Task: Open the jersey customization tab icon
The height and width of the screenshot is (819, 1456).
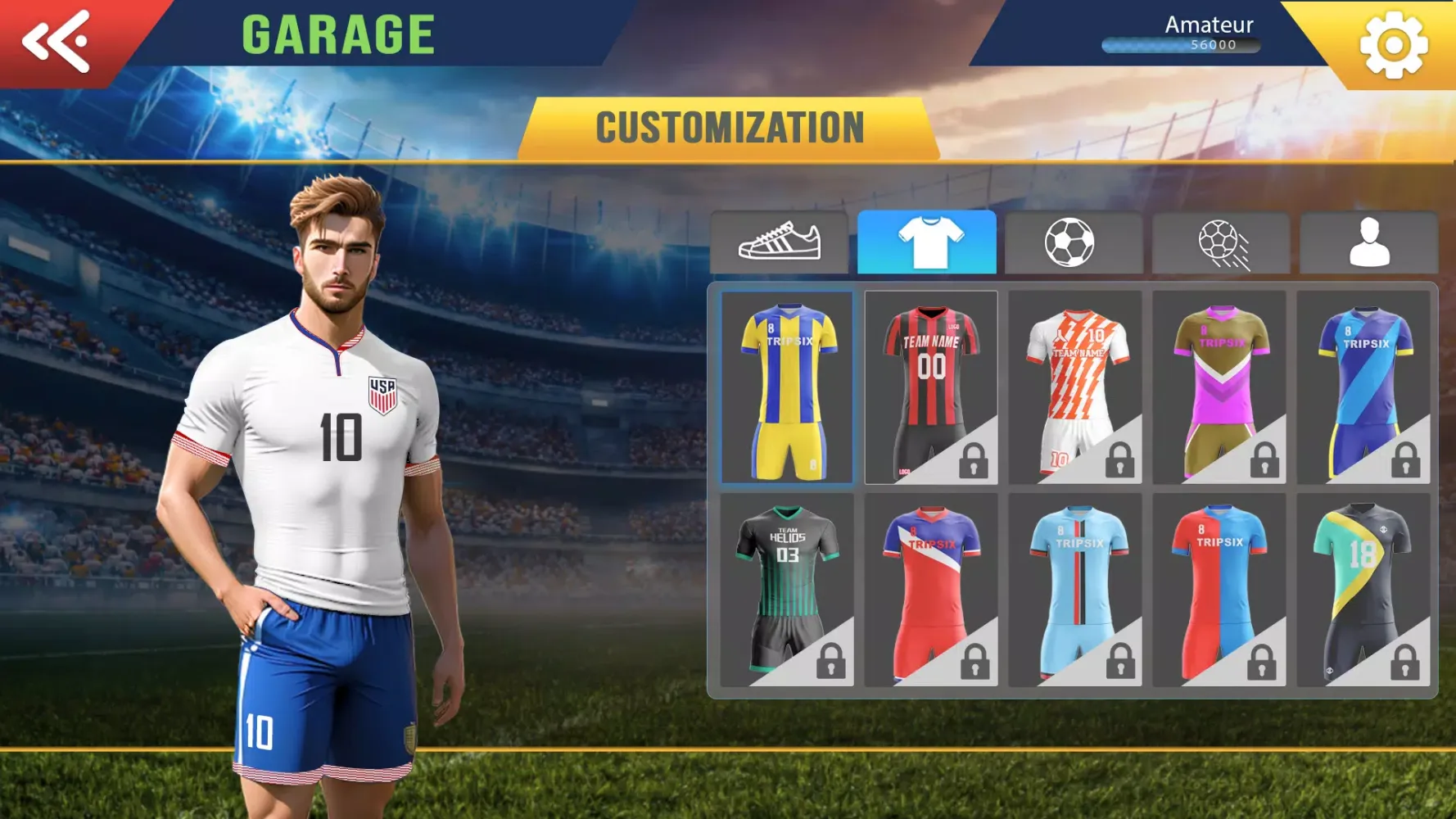Action: pyautogui.click(x=926, y=243)
